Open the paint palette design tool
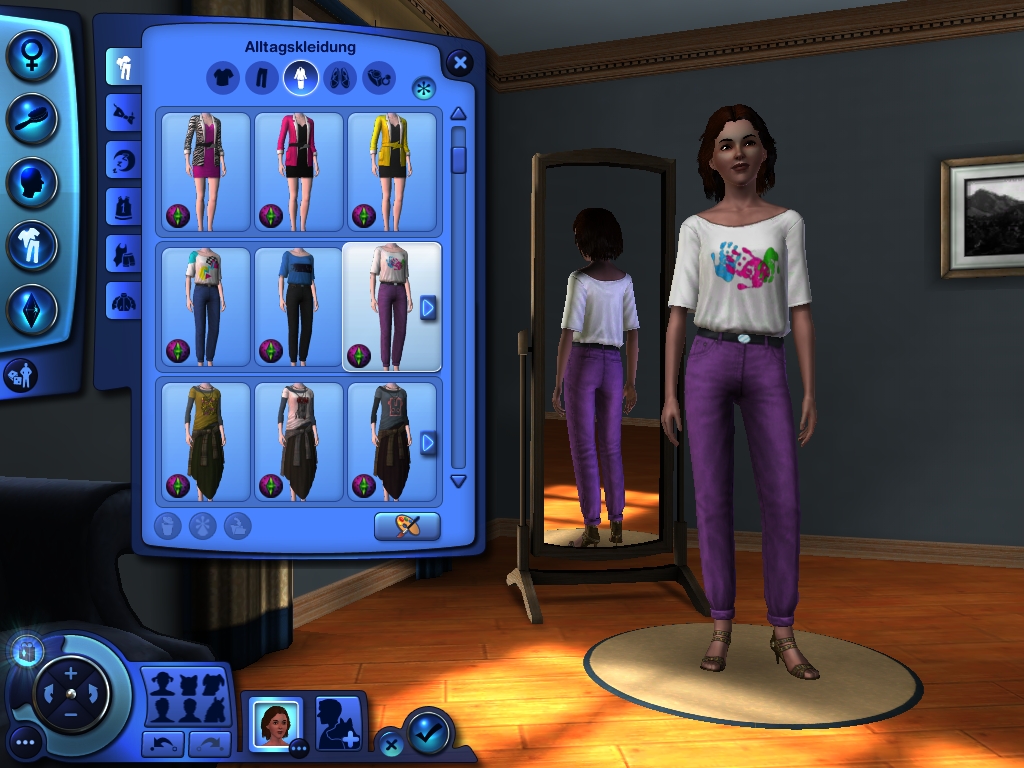The width and height of the screenshot is (1024, 768). pyautogui.click(x=407, y=526)
